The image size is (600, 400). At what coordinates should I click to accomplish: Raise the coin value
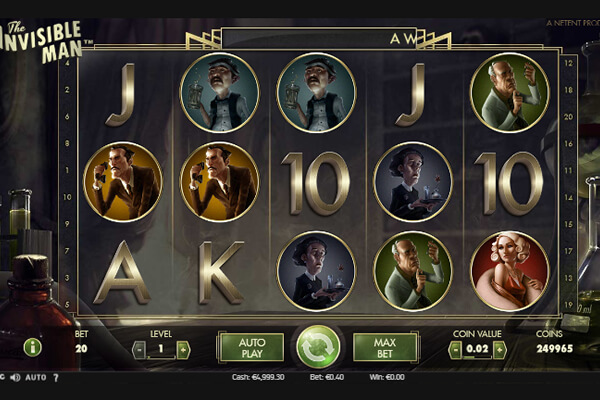[x=499, y=349]
